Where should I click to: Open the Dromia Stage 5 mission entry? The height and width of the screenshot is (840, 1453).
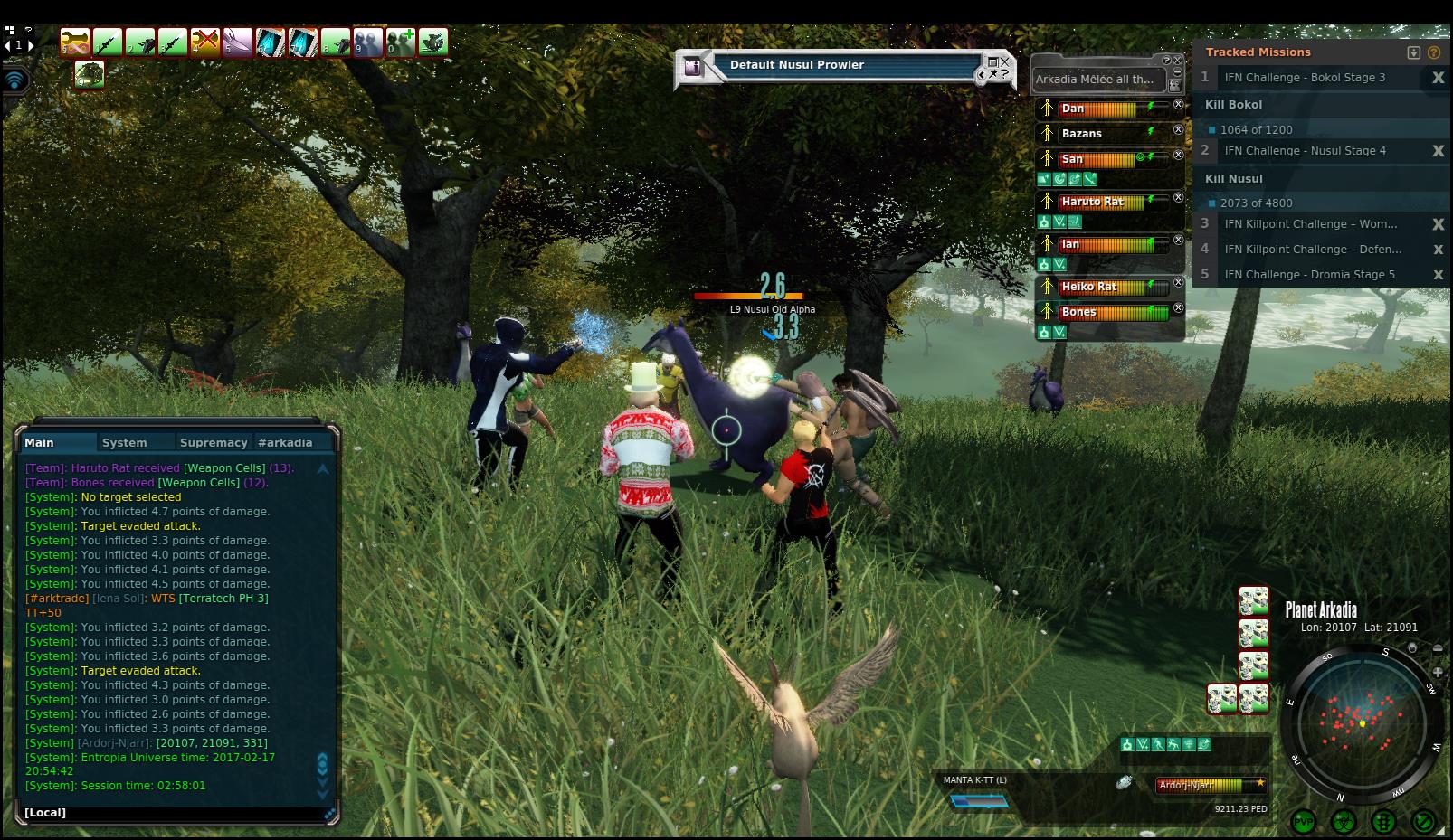click(1309, 275)
